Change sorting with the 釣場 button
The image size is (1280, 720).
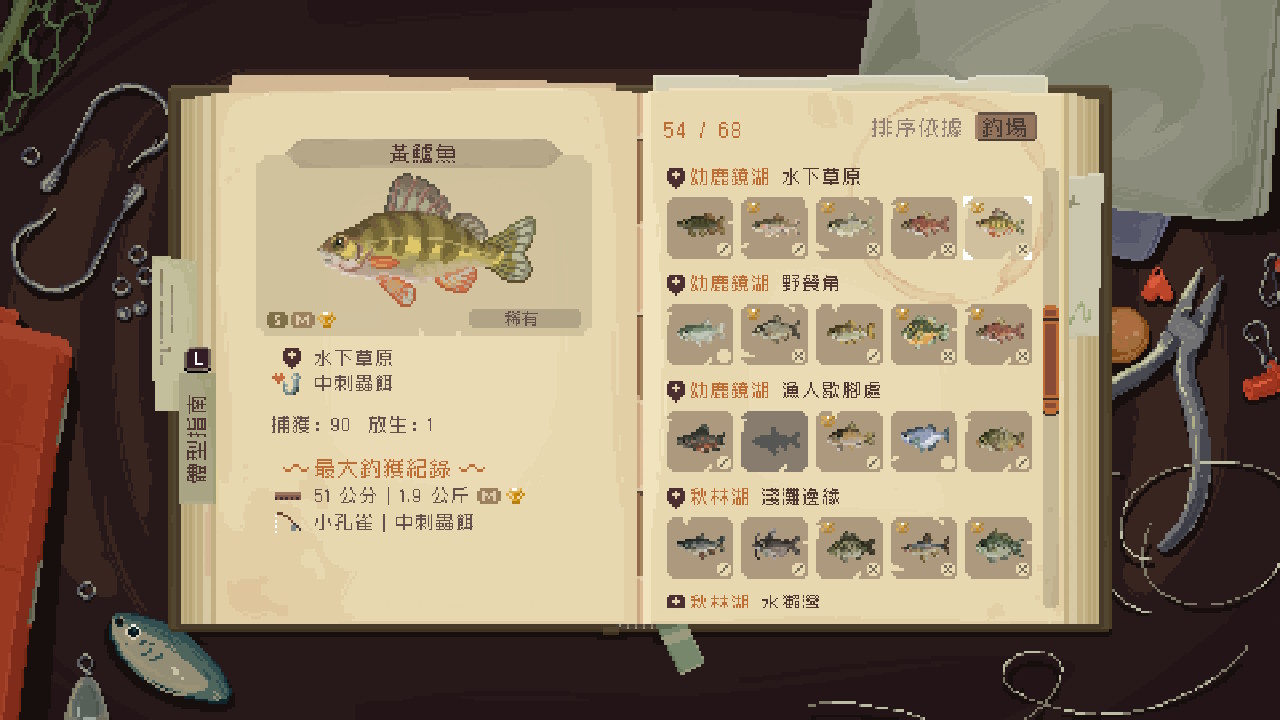(x=1005, y=128)
